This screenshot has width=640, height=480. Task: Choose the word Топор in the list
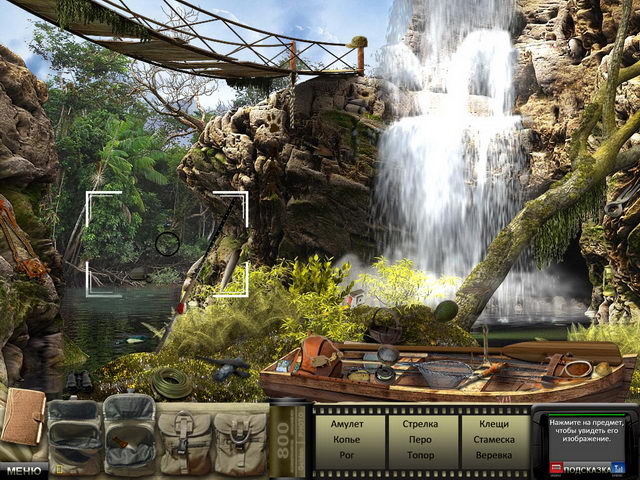point(420,455)
